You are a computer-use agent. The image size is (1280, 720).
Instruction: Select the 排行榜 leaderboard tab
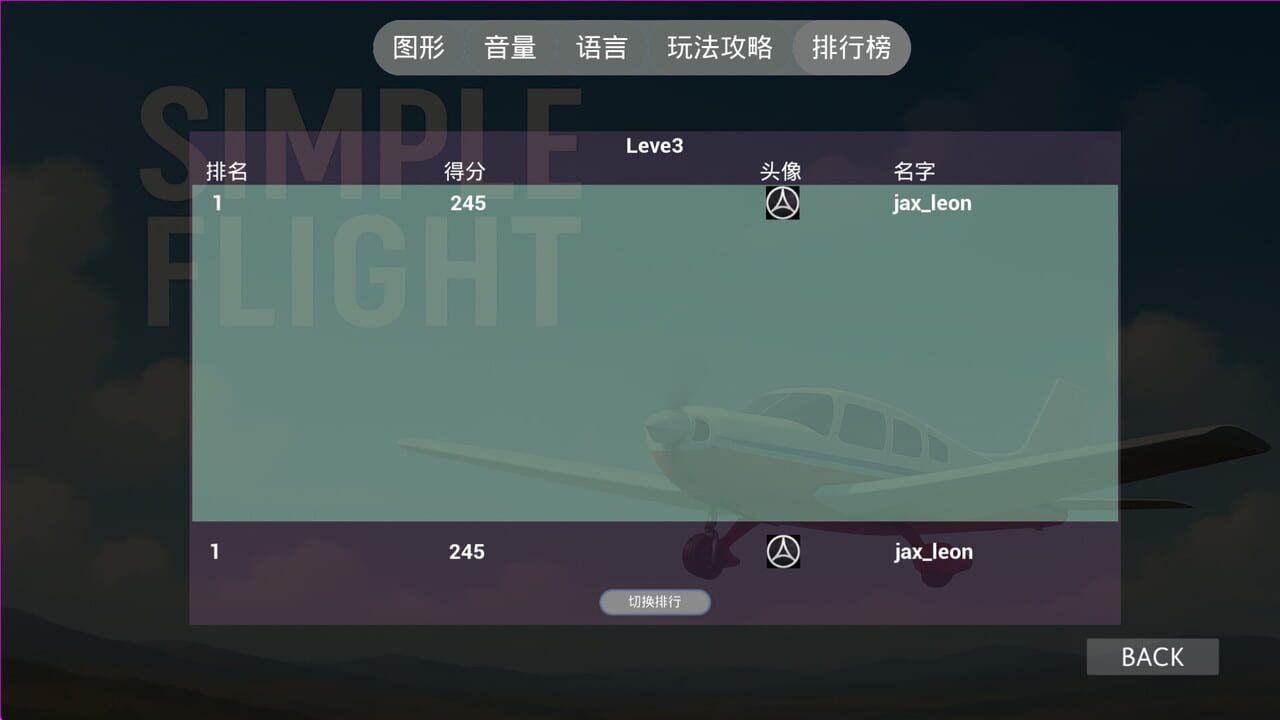click(x=851, y=47)
